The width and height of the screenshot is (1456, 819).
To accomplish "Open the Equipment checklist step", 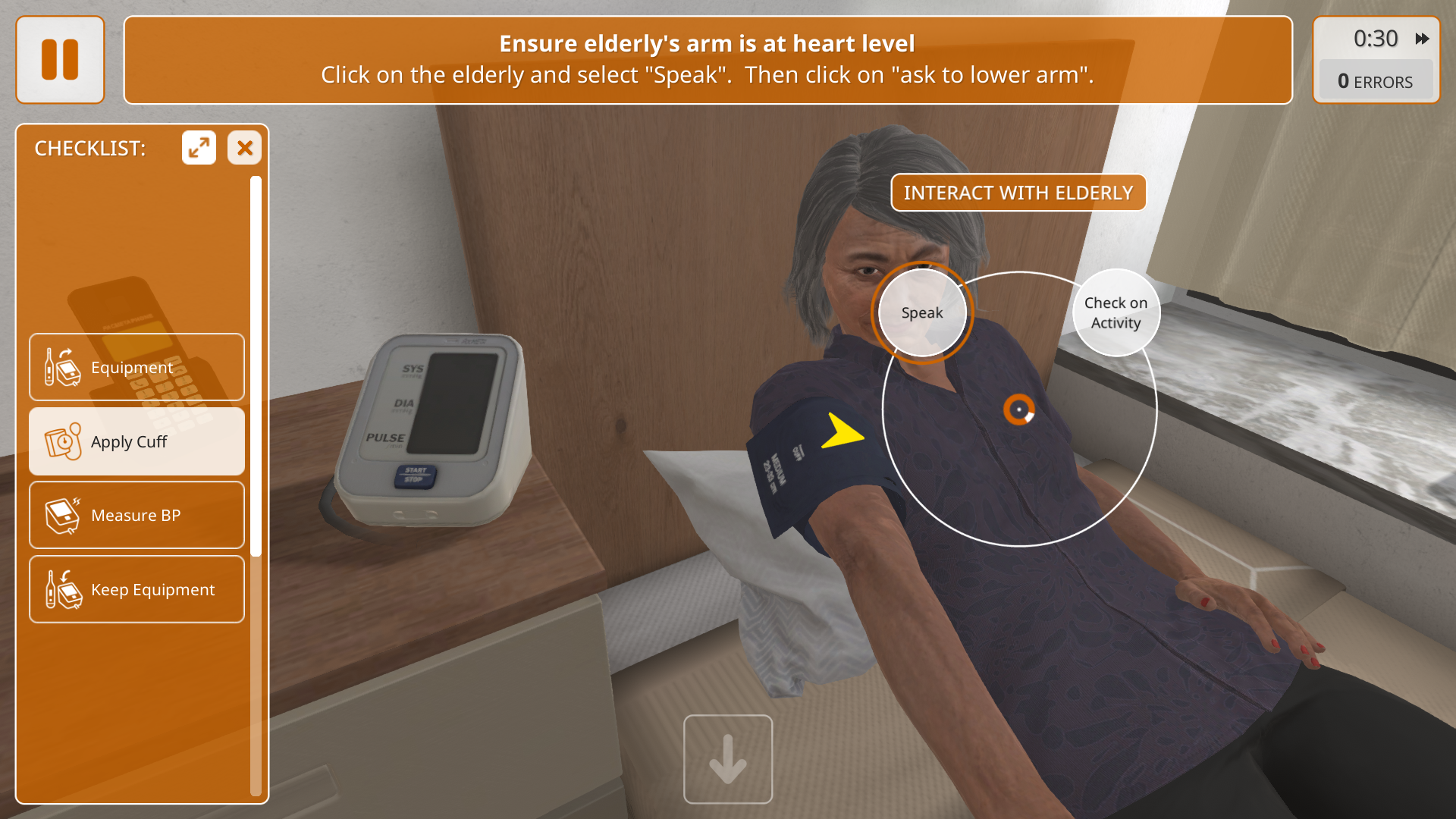I will point(136,367).
